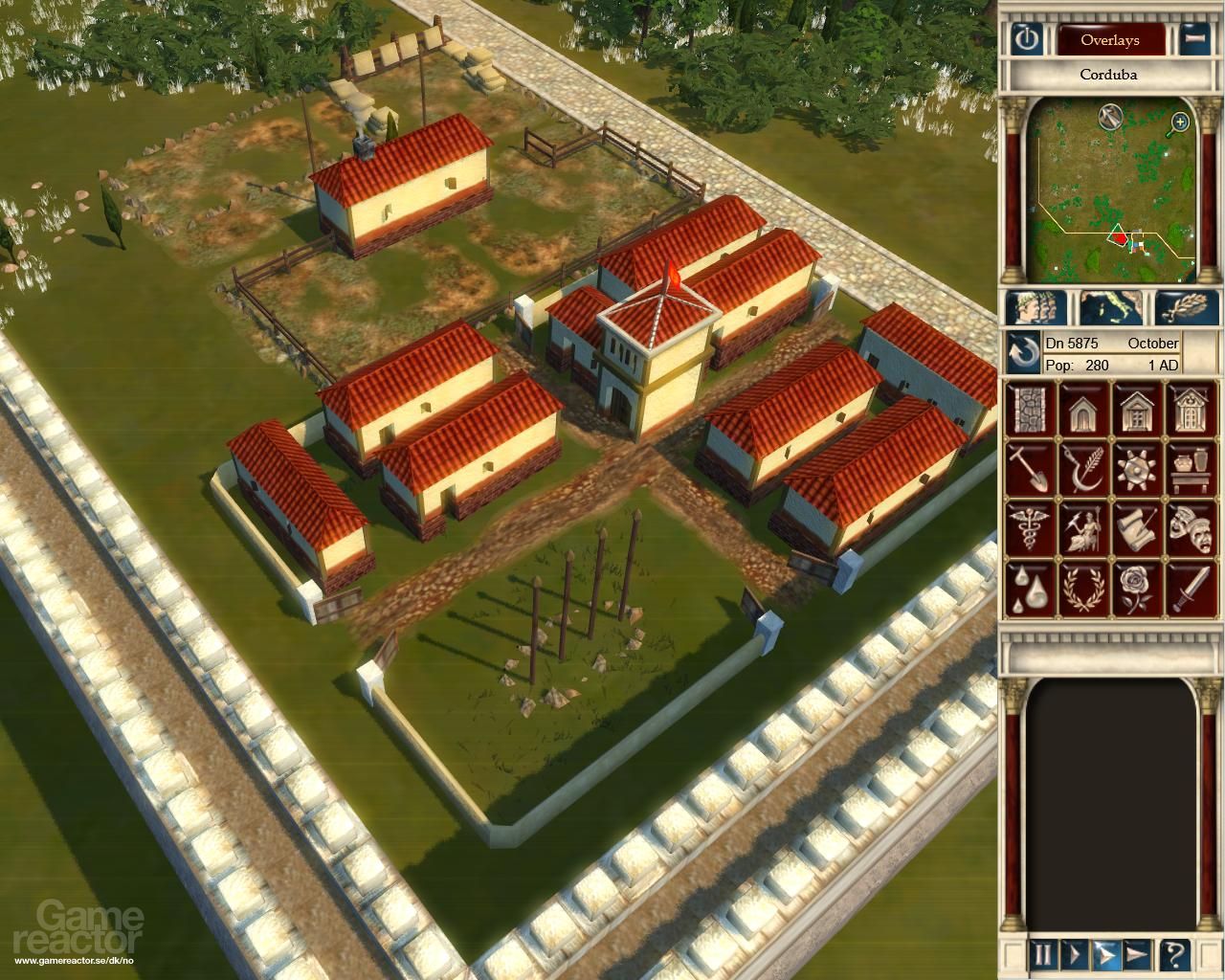Open the Housing build category

(x=1084, y=412)
